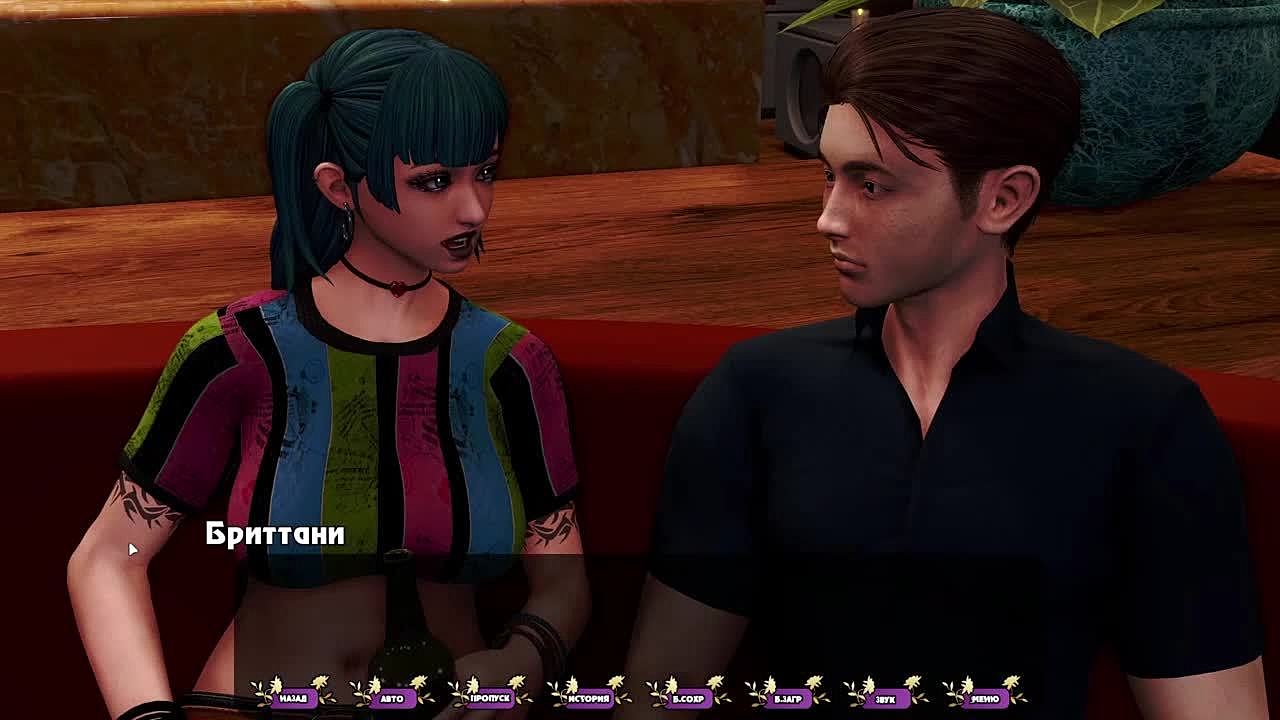The width and height of the screenshot is (1280, 720).
Task: Click the Назад (back) button
Action: coord(293,697)
